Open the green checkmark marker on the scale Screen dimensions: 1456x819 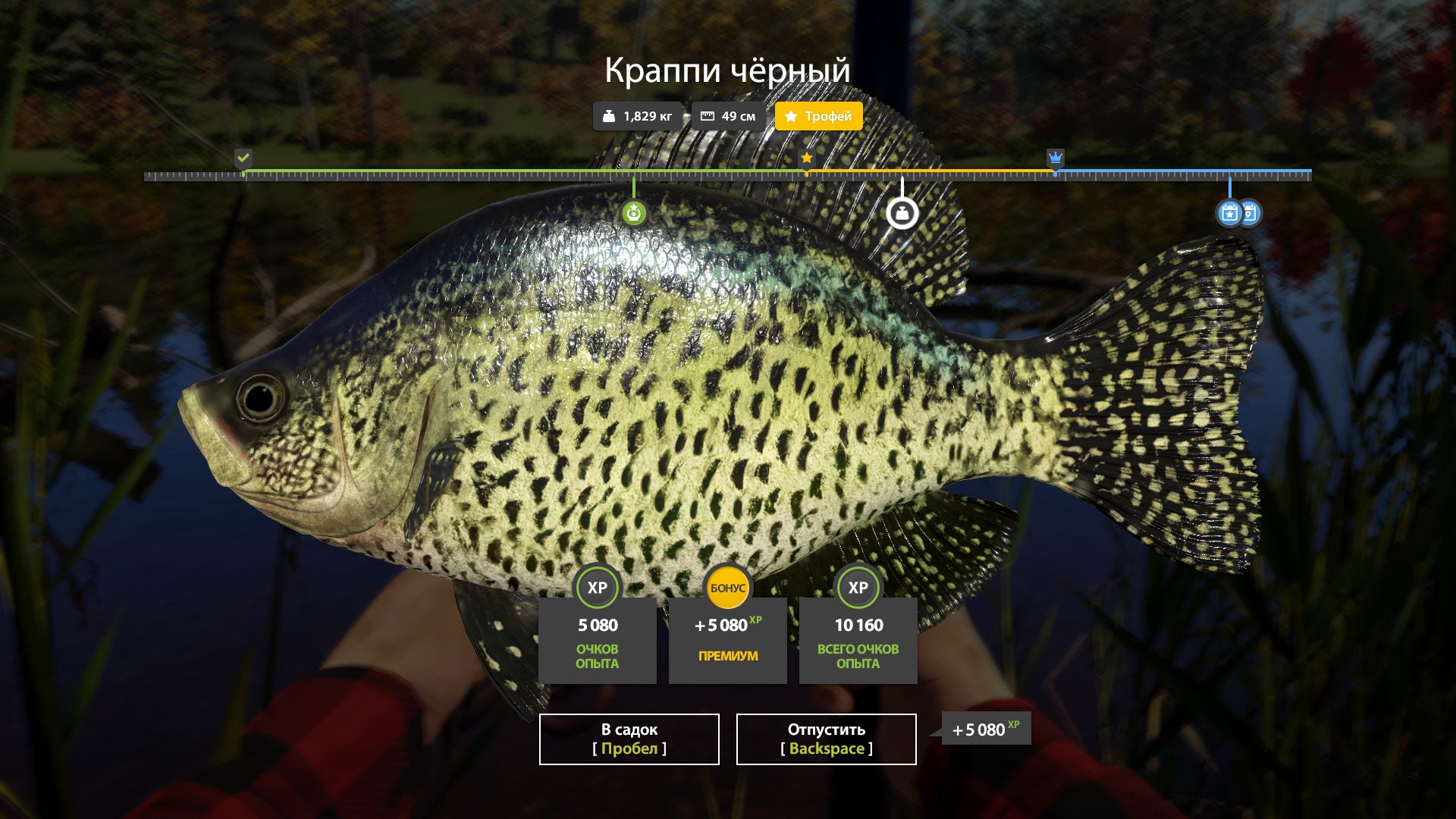coord(243,158)
